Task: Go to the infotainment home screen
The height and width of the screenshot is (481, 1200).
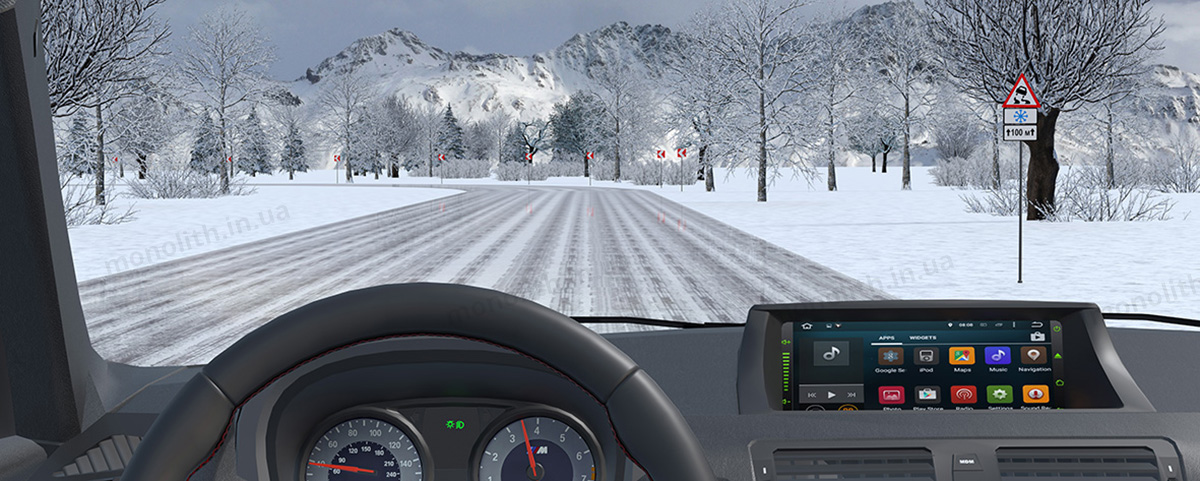Action: point(806,326)
